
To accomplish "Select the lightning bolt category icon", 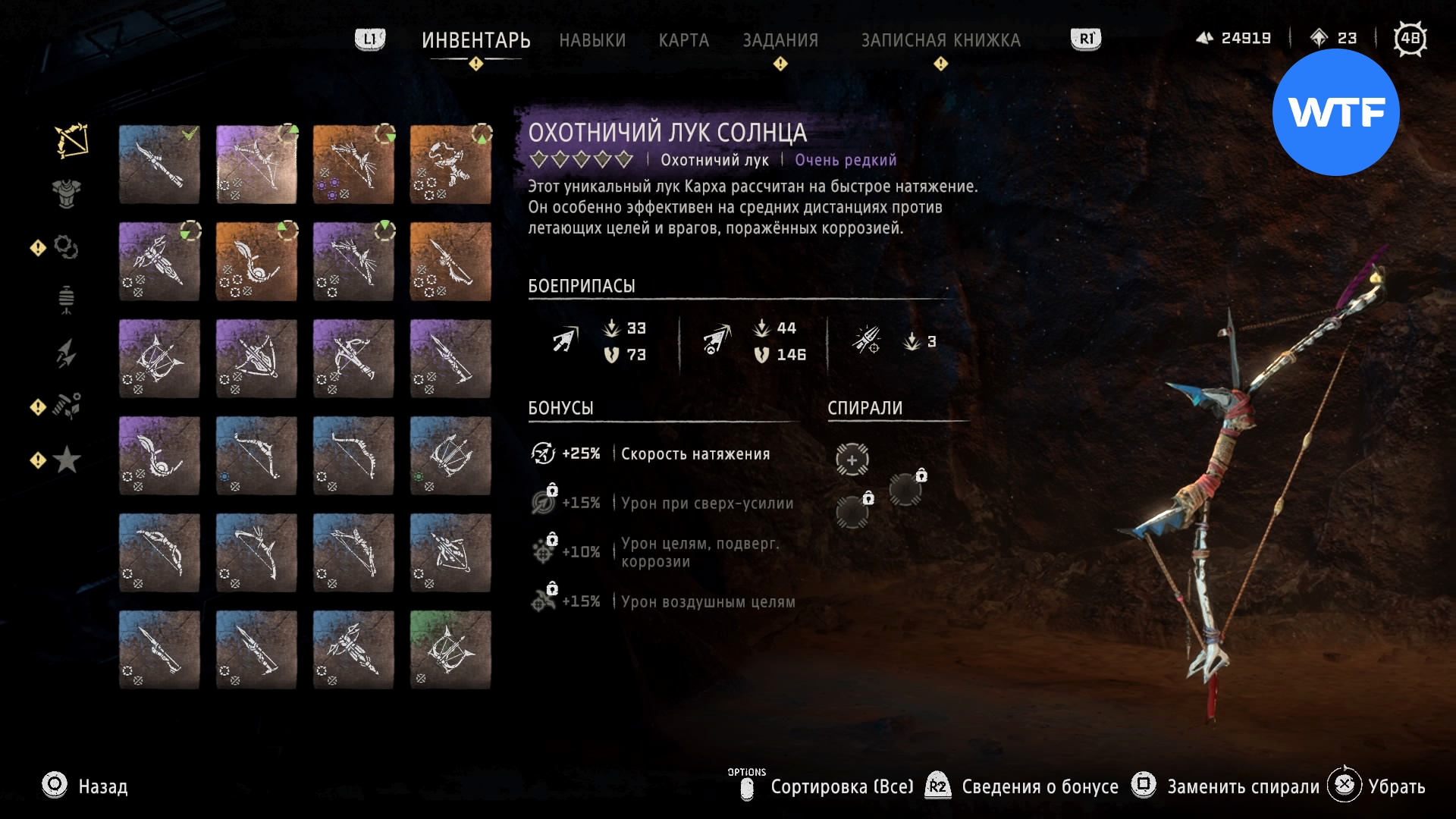I will (x=66, y=353).
